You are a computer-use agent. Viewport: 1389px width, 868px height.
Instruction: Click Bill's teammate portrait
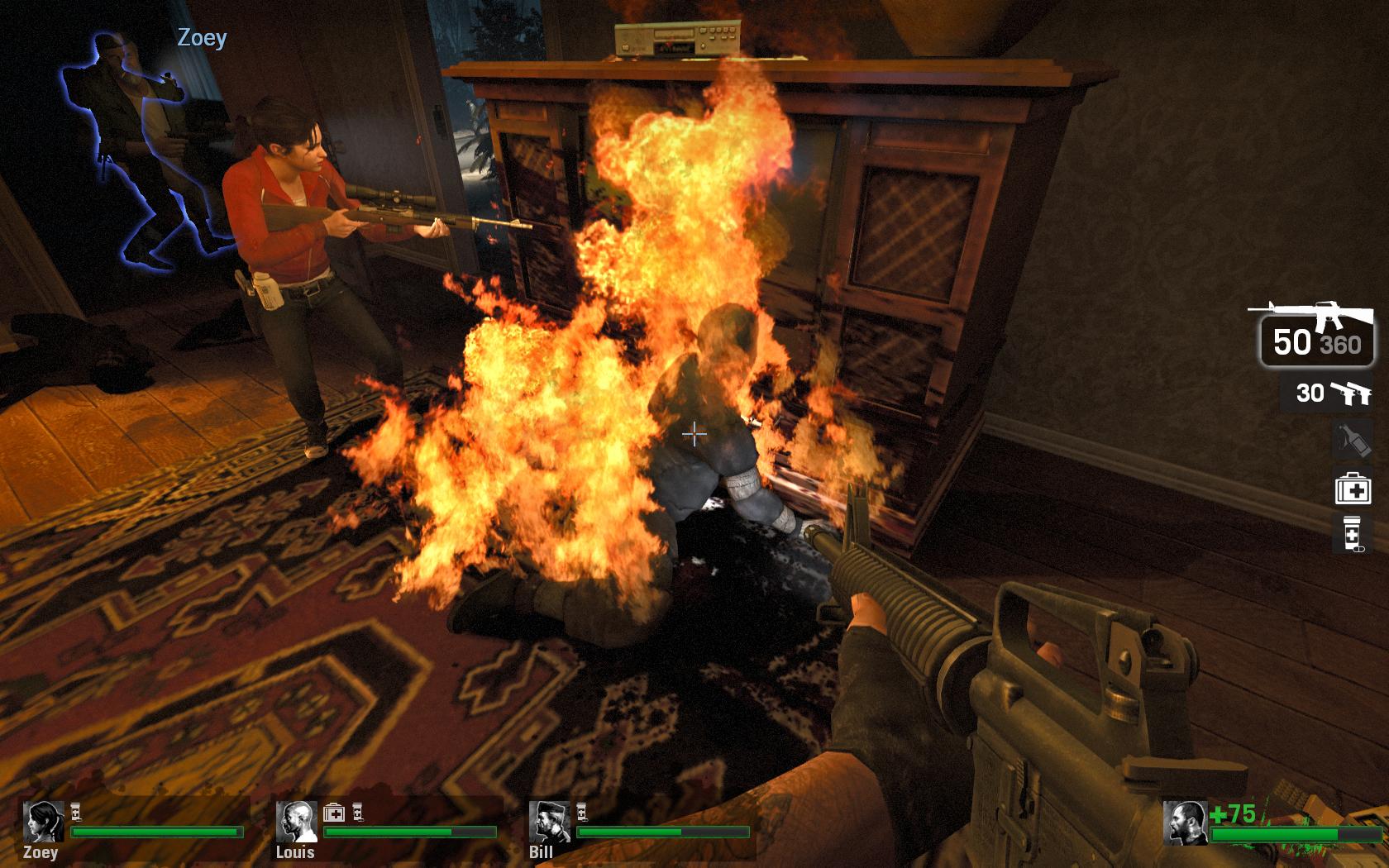point(549,822)
